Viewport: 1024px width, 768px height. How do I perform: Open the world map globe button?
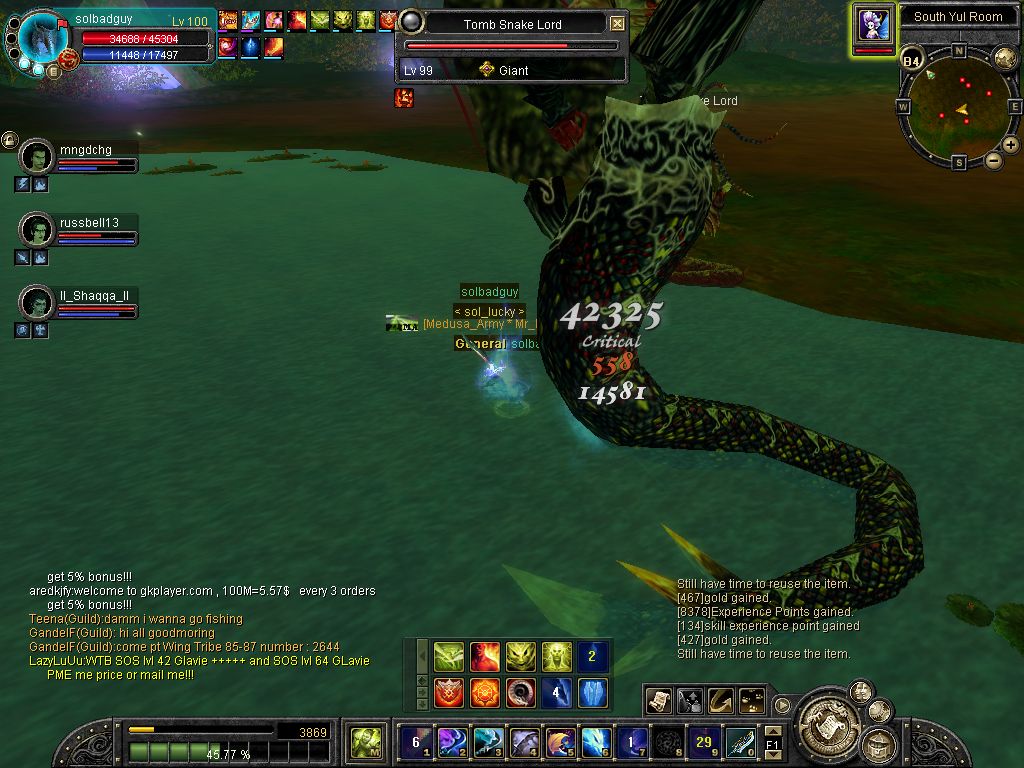(x=1004, y=58)
